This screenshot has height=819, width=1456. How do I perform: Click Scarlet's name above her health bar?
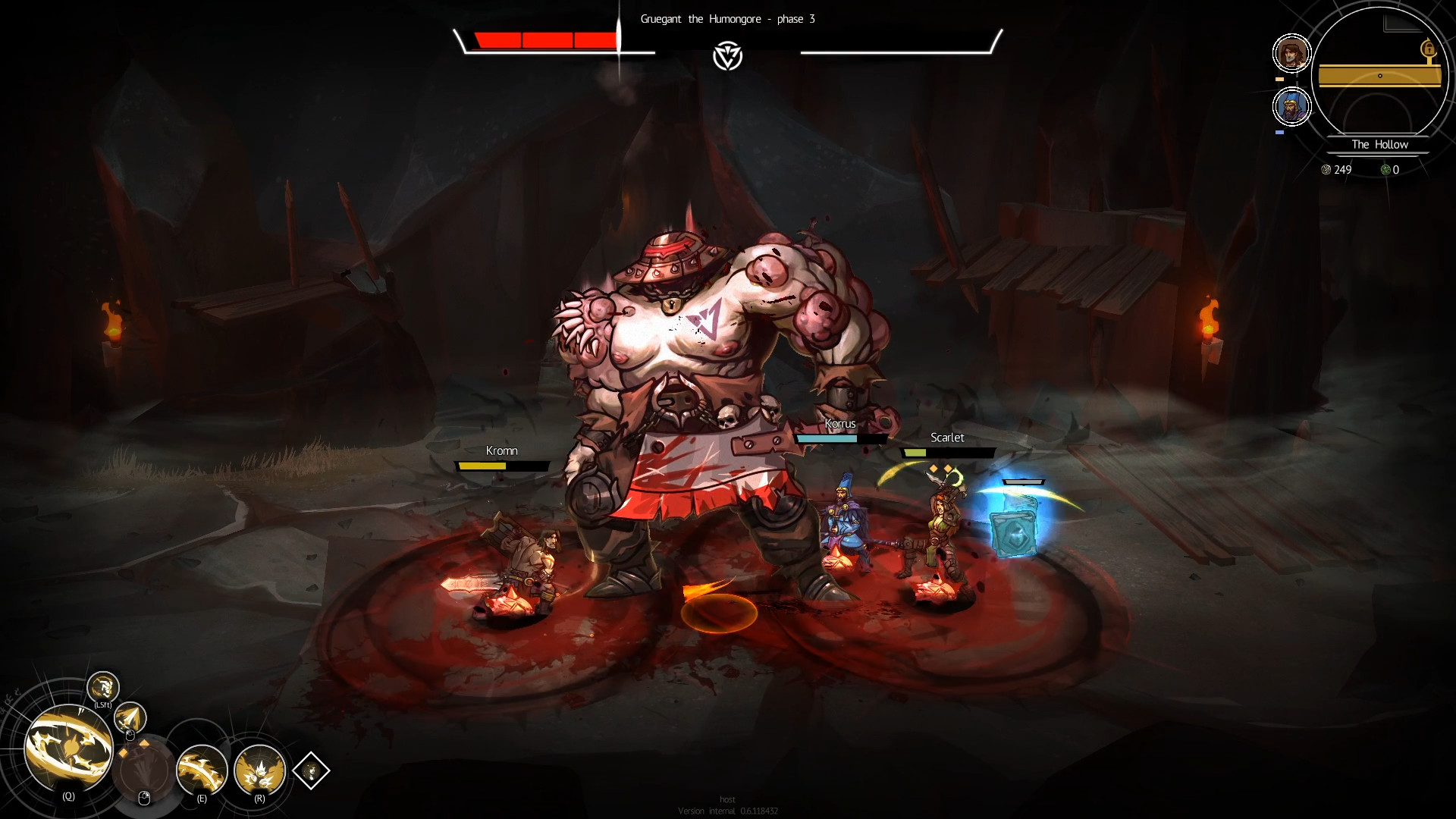(x=948, y=438)
